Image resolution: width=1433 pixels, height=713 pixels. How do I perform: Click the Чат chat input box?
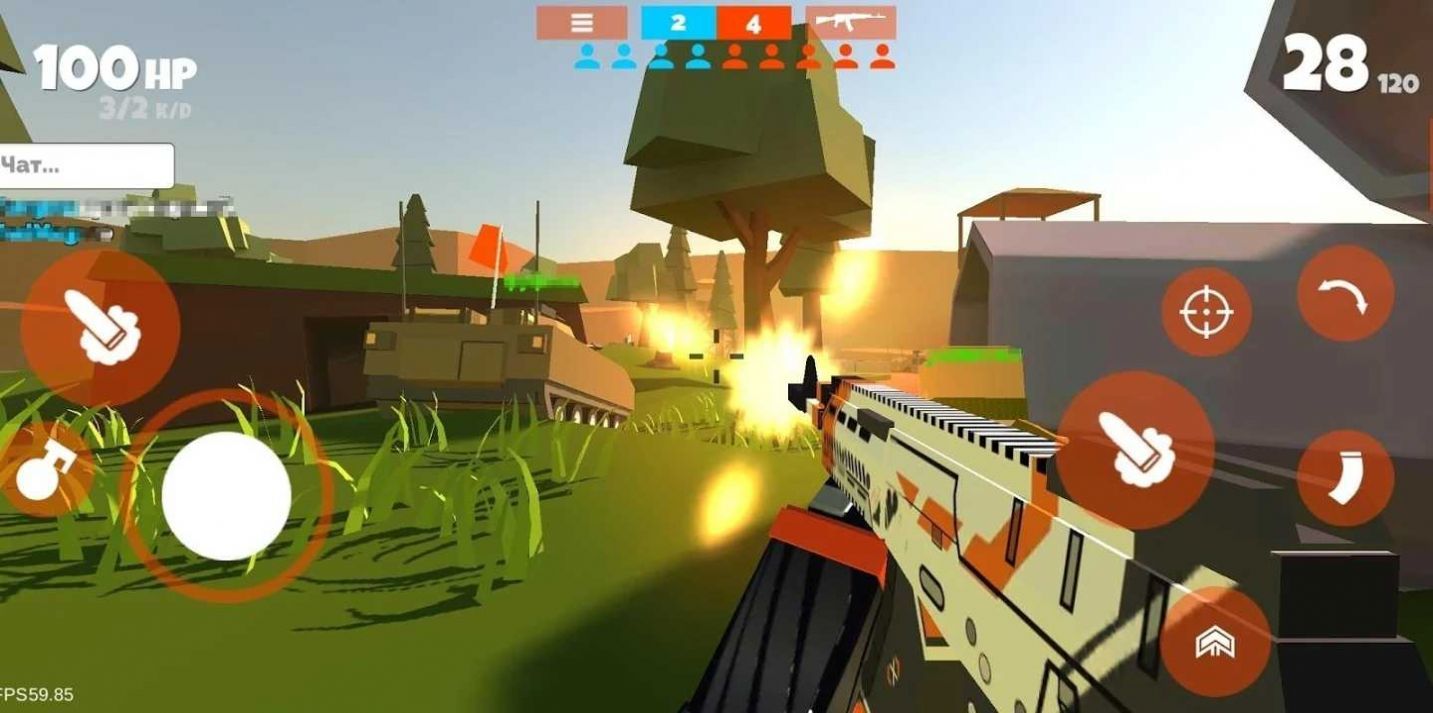(x=87, y=166)
